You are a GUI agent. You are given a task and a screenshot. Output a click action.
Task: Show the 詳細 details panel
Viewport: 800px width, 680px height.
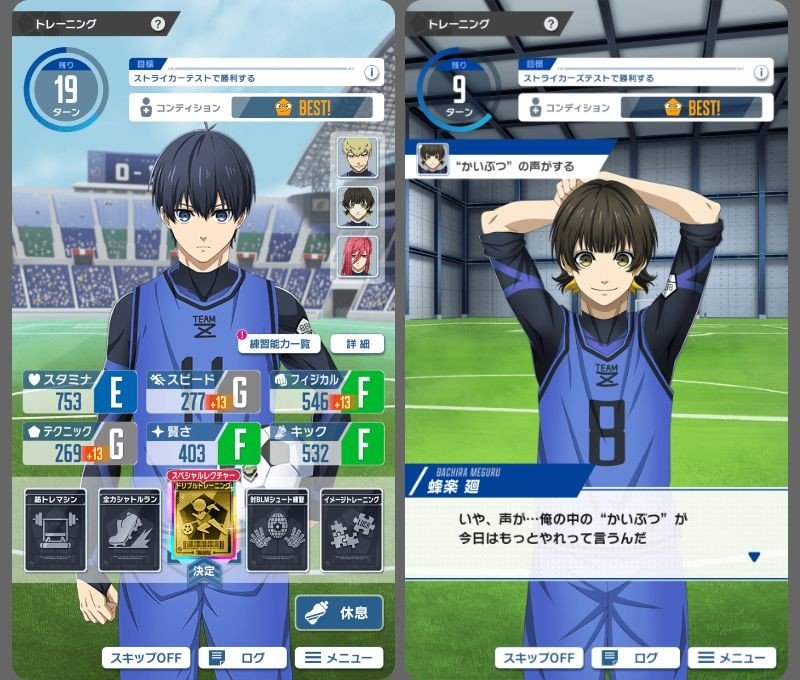357,343
